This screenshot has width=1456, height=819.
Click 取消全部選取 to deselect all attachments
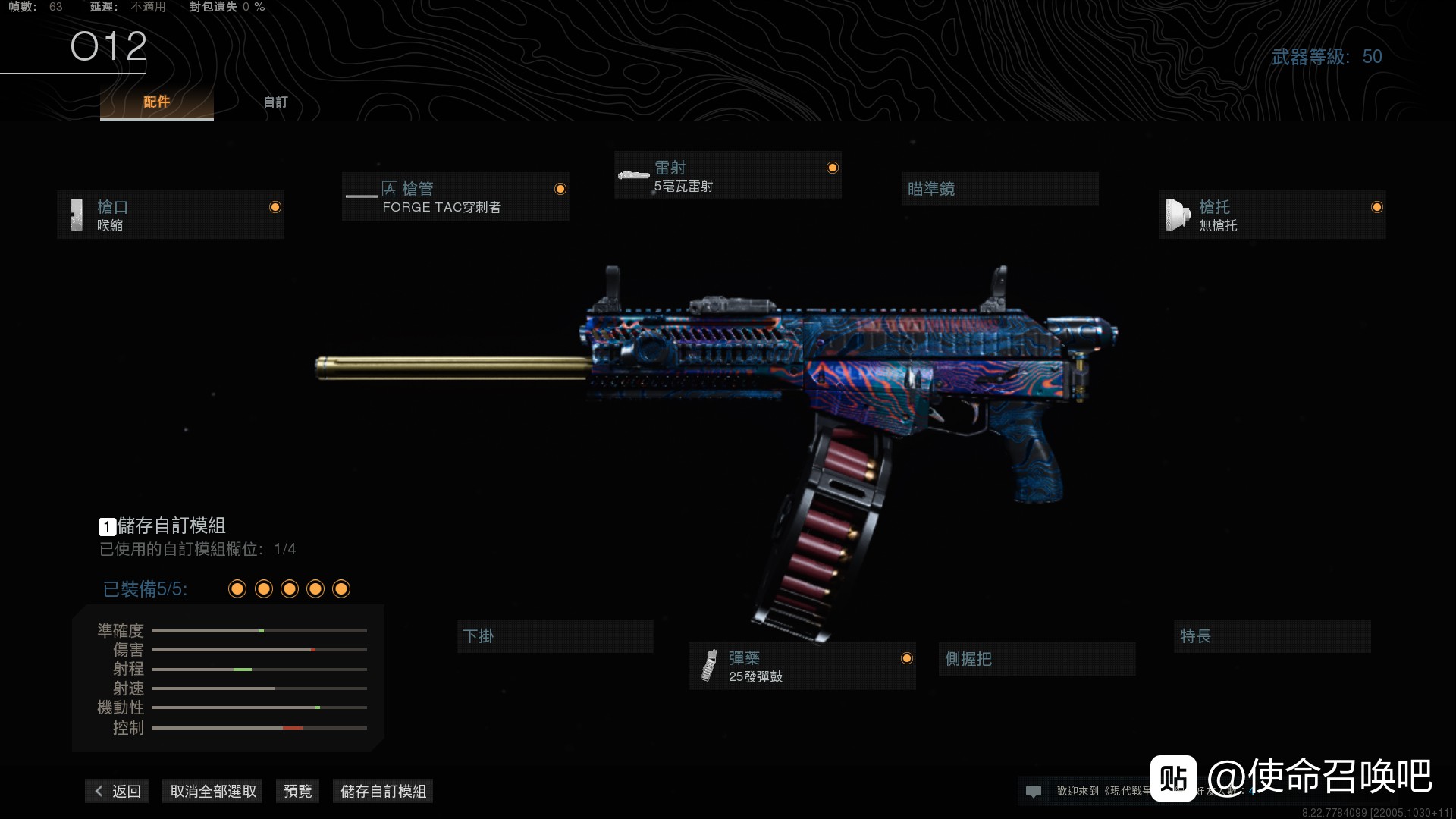click(212, 792)
